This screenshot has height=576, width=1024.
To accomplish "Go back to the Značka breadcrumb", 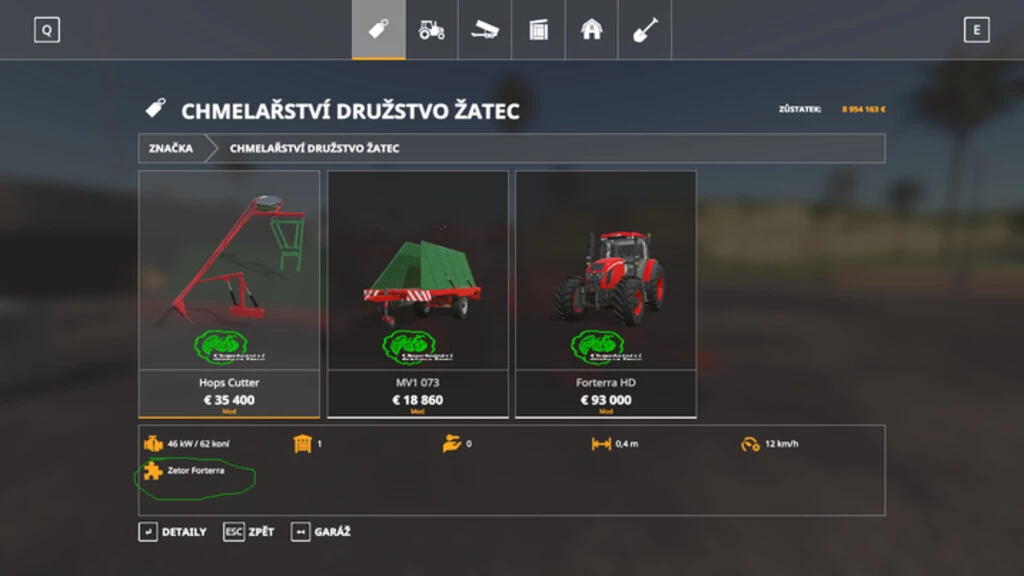I will [171, 148].
